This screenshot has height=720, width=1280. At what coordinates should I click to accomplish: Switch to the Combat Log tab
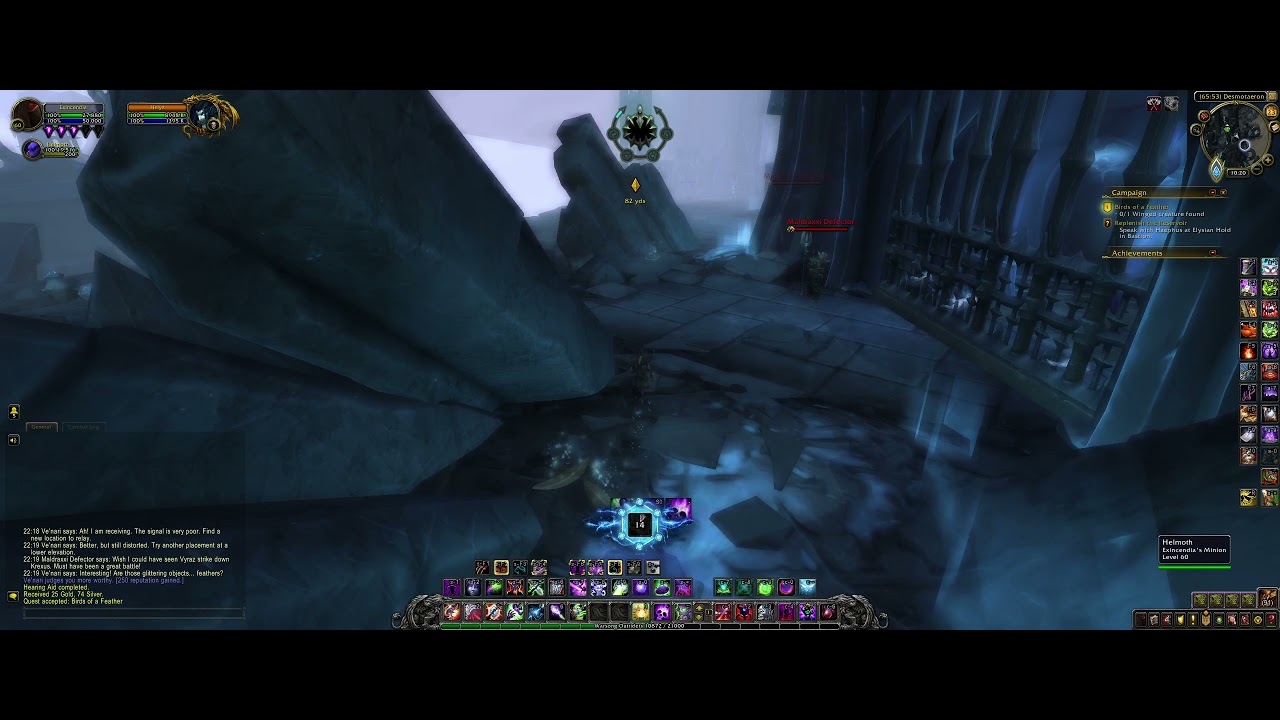(x=83, y=426)
